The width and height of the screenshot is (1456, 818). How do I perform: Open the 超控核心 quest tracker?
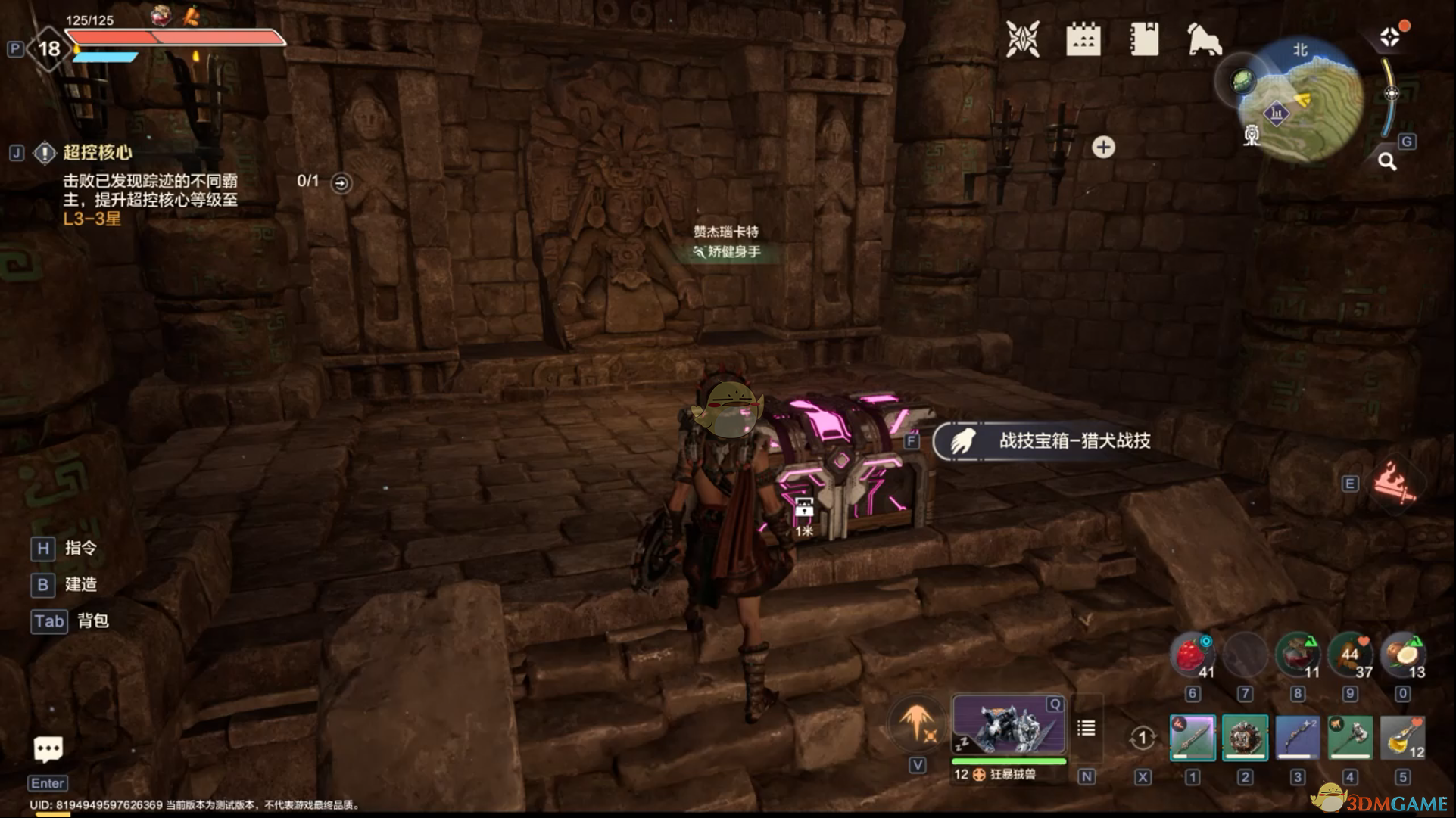pos(97,153)
